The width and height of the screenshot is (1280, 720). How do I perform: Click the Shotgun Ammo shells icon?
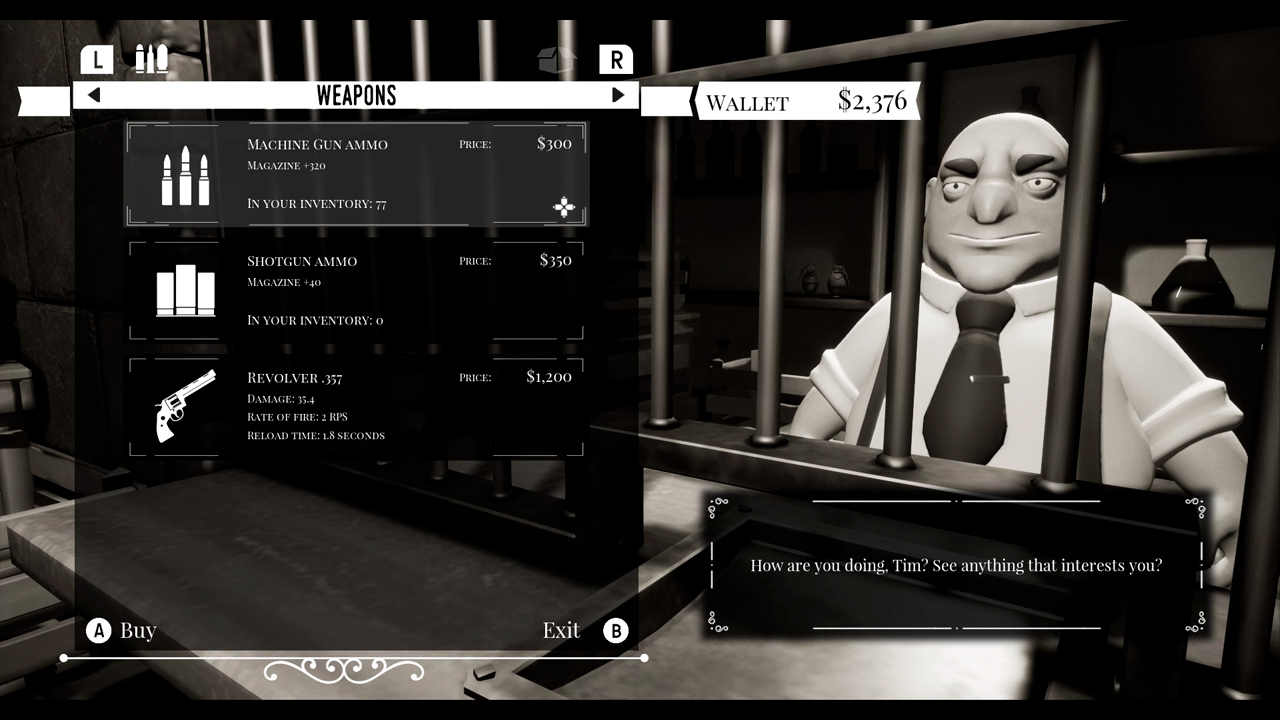186,289
